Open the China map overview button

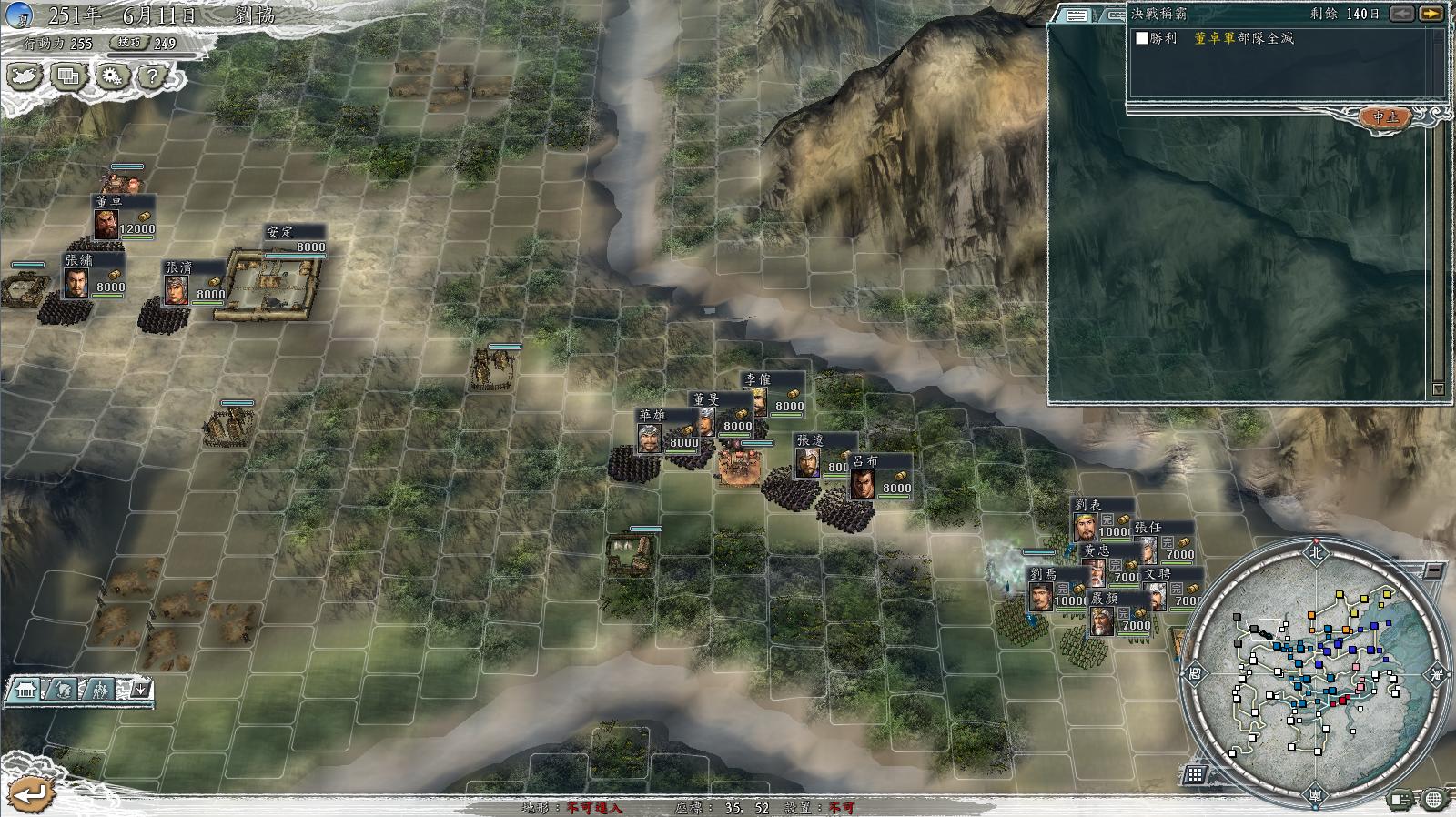tap(25, 76)
